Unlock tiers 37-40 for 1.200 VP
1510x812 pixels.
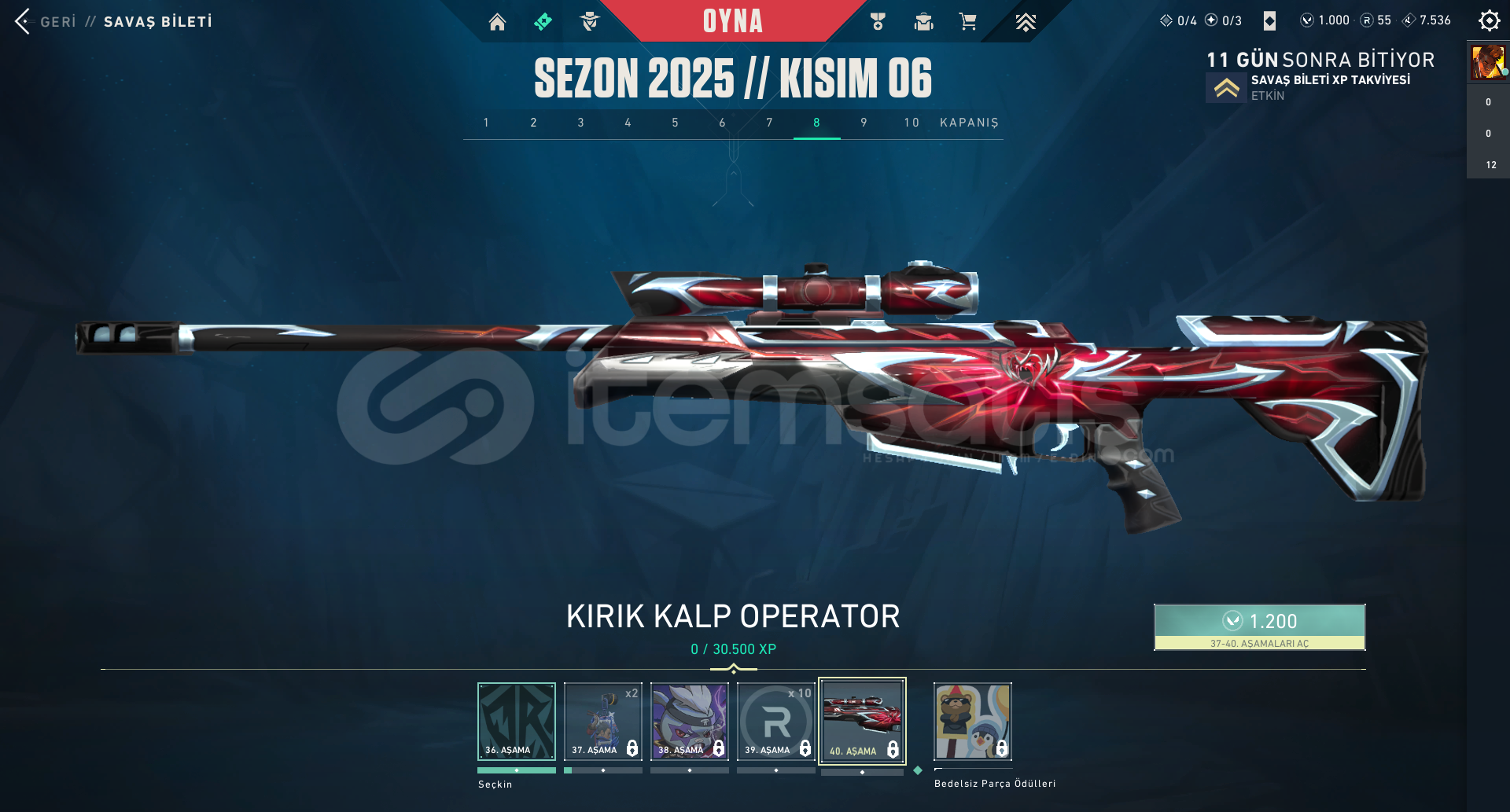pyautogui.click(x=1259, y=626)
